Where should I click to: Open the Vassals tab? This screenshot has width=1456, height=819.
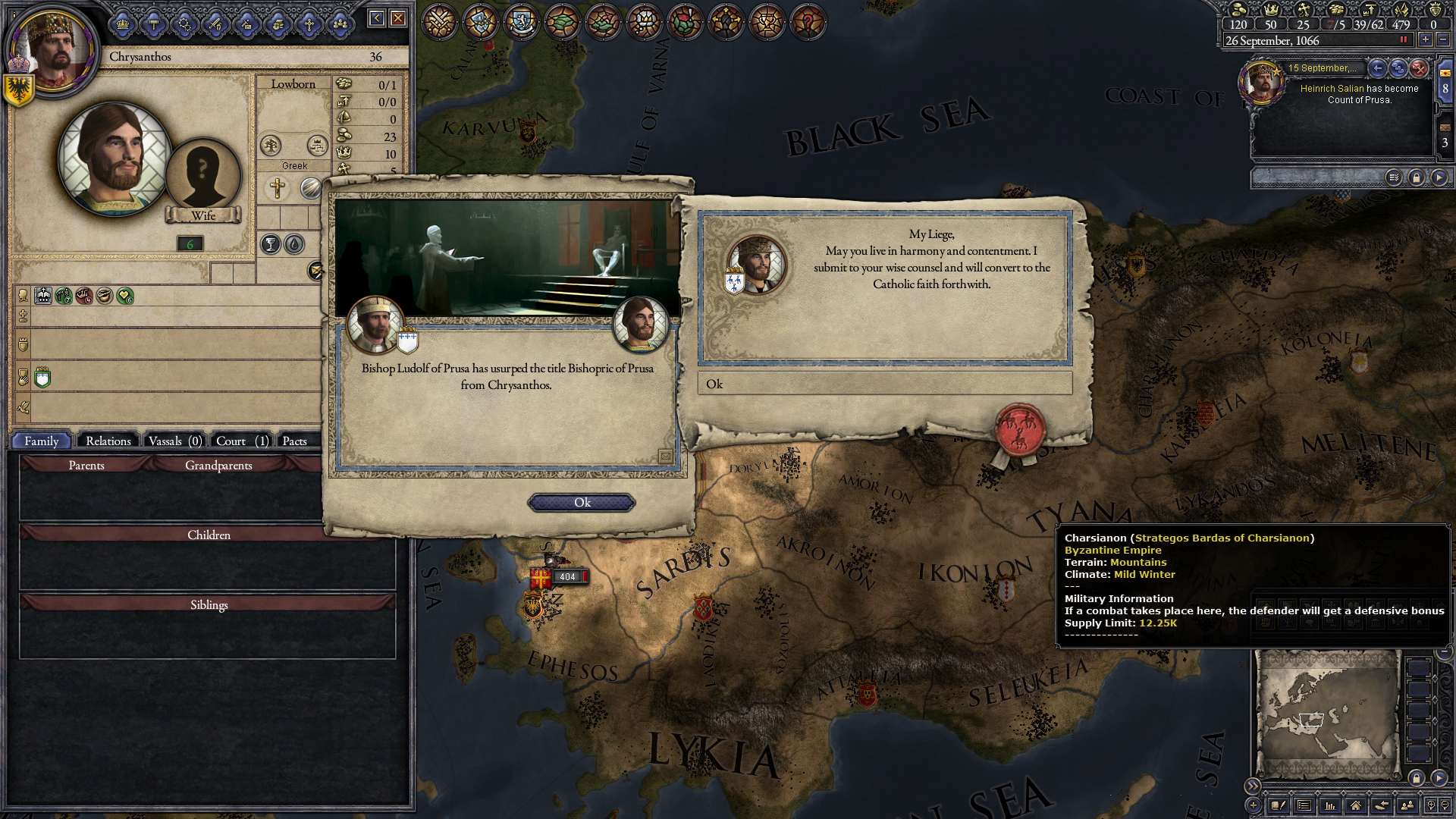pyautogui.click(x=174, y=441)
